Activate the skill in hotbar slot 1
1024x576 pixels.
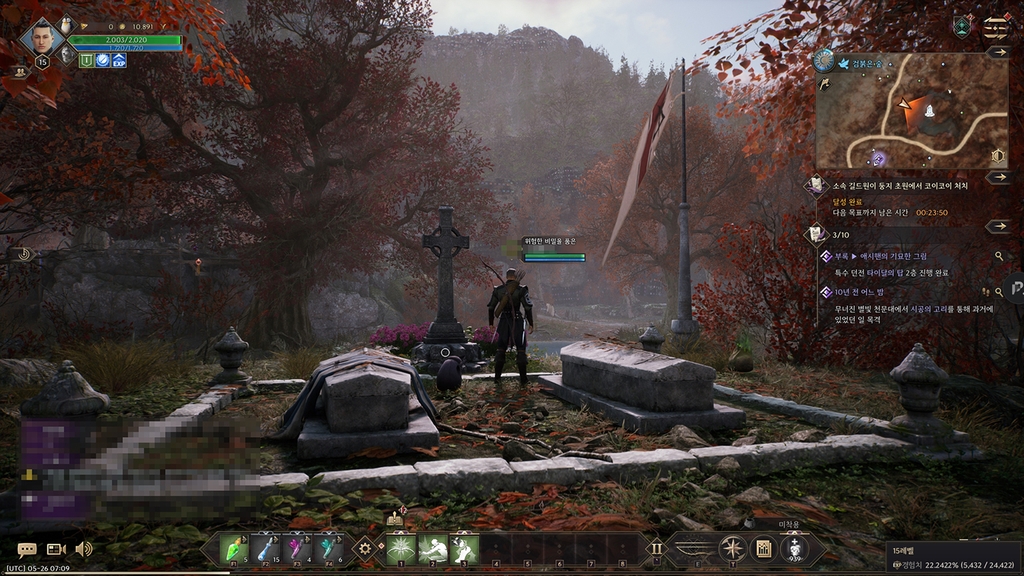[x=402, y=548]
